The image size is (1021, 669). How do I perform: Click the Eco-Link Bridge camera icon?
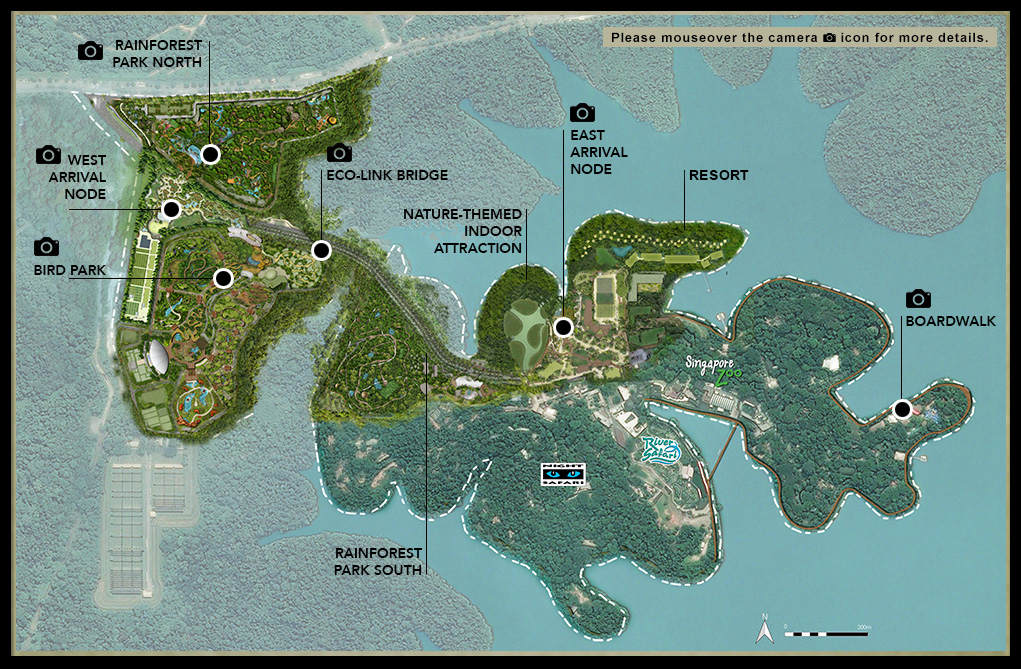339,153
